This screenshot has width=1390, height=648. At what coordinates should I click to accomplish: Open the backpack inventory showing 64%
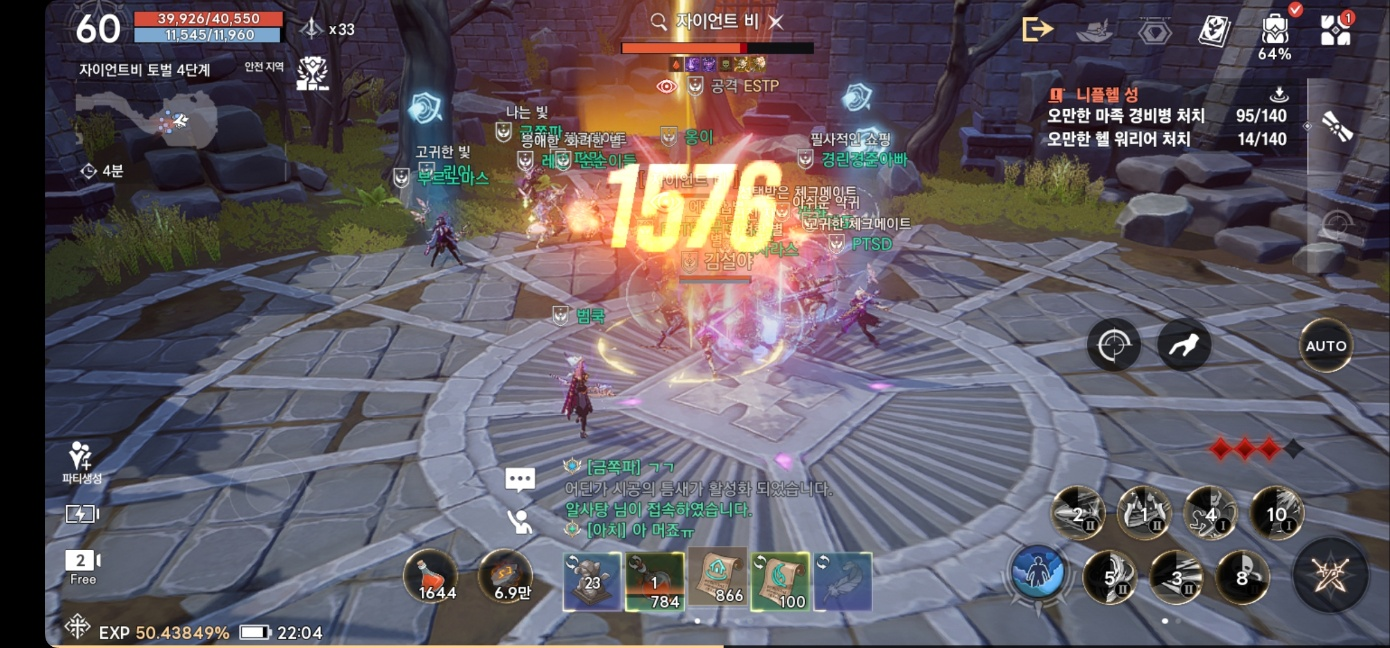(1274, 32)
